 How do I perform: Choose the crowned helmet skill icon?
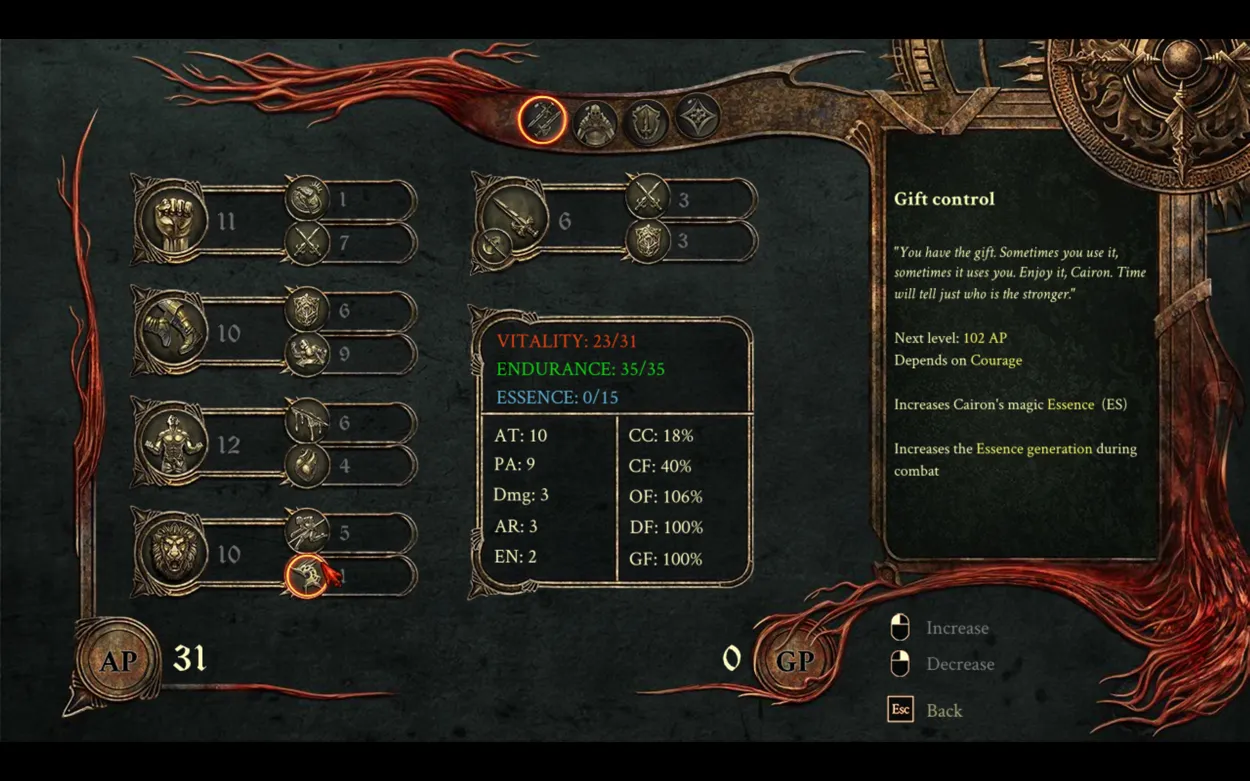pos(307,199)
